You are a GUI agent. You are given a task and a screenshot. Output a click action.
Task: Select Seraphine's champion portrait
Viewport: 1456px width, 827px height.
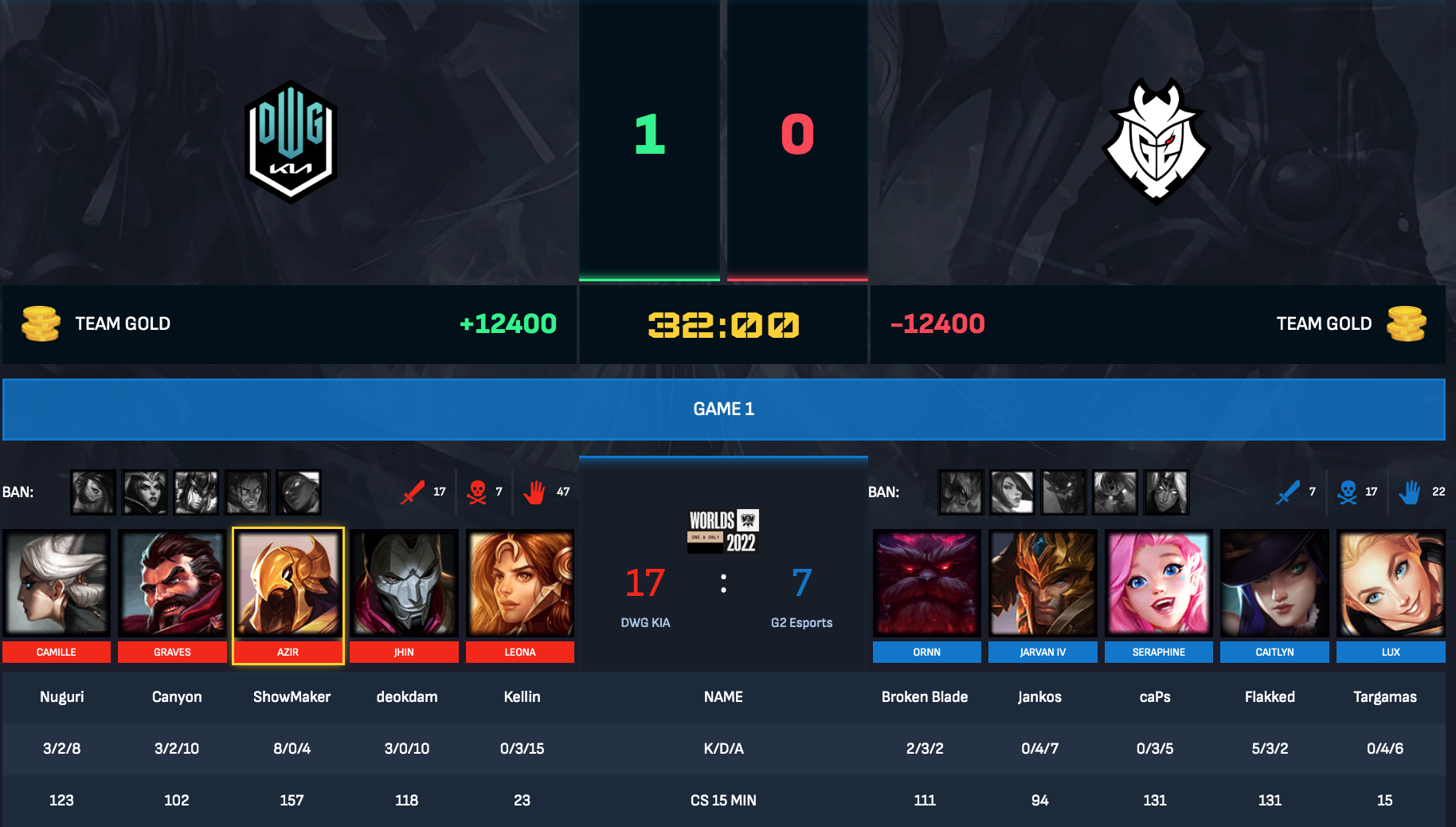tap(1158, 583)
